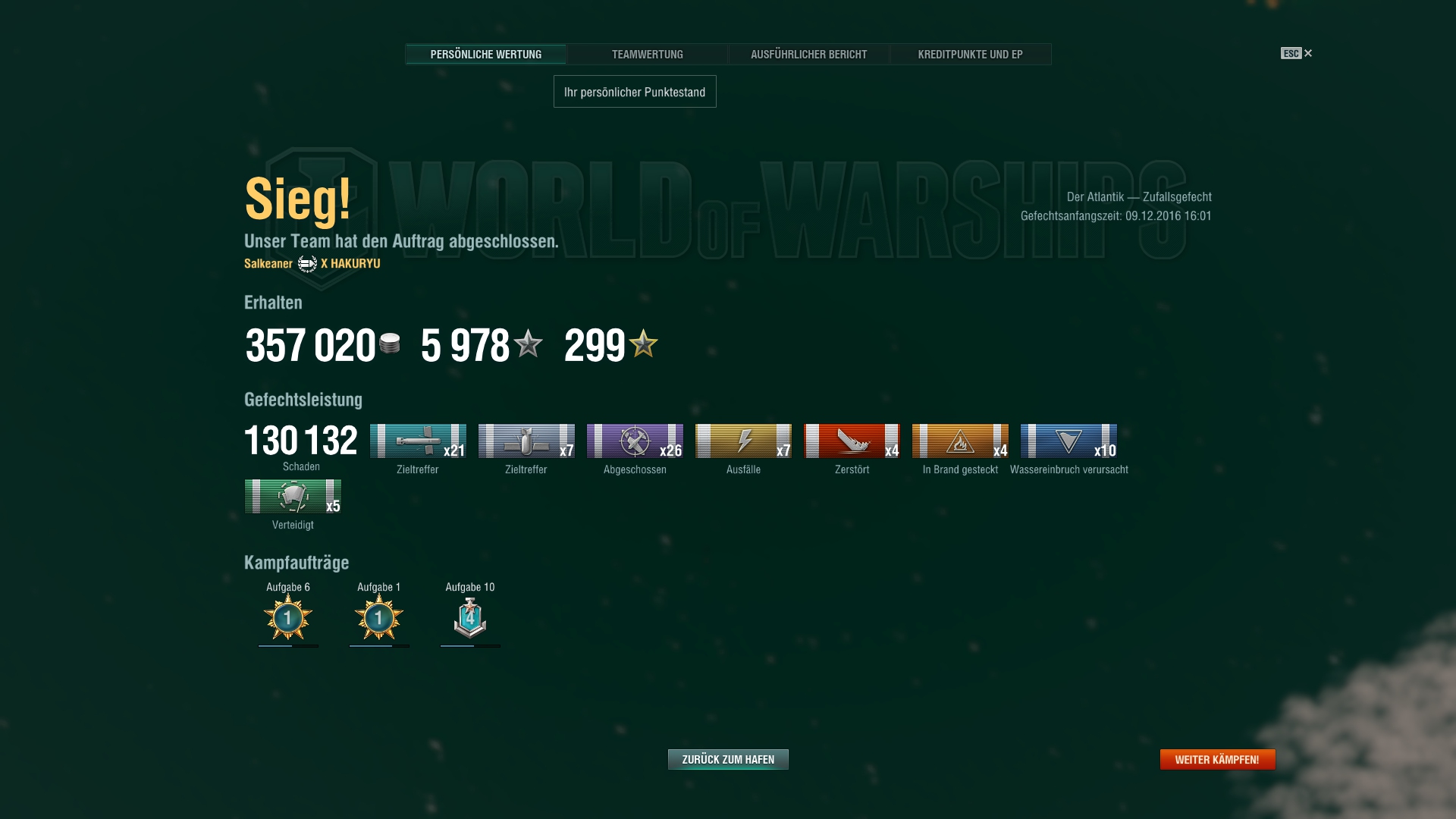Click the Aufgabe 10 mission badge
This screenshot has height=819, width=1456.
(x=470, y=617)
